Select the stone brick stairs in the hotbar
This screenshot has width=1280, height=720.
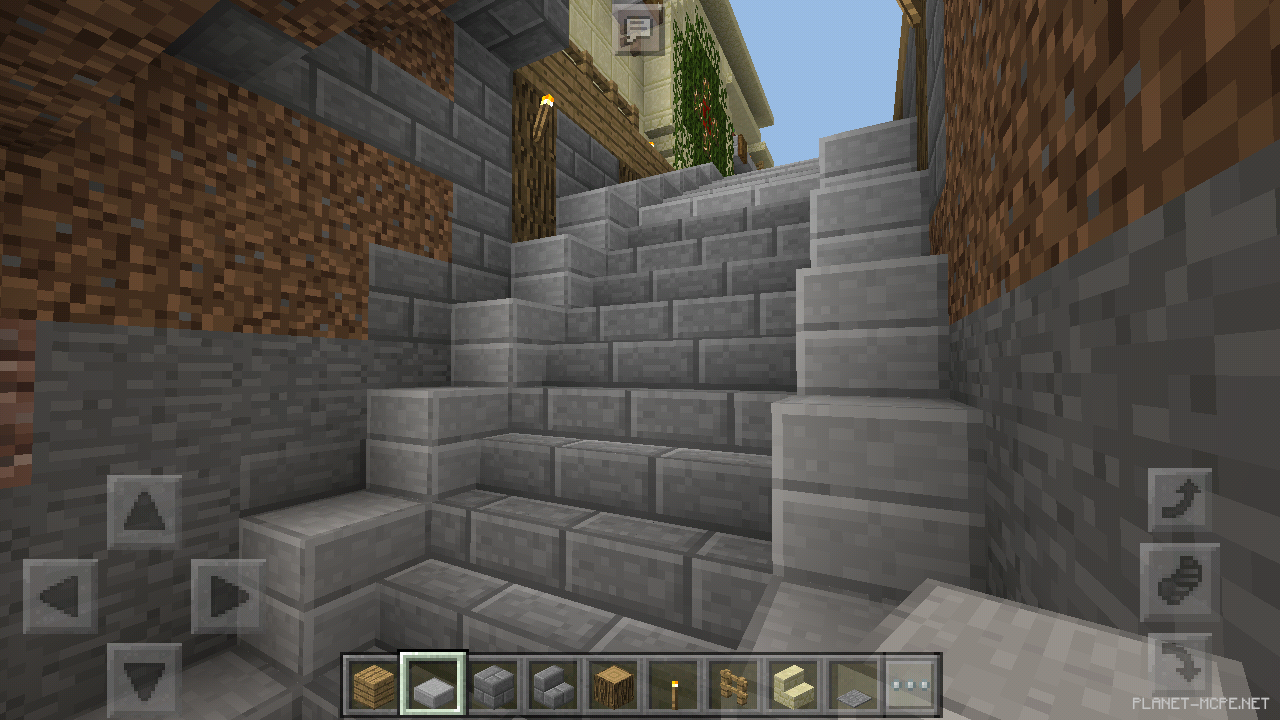(550, 682)
